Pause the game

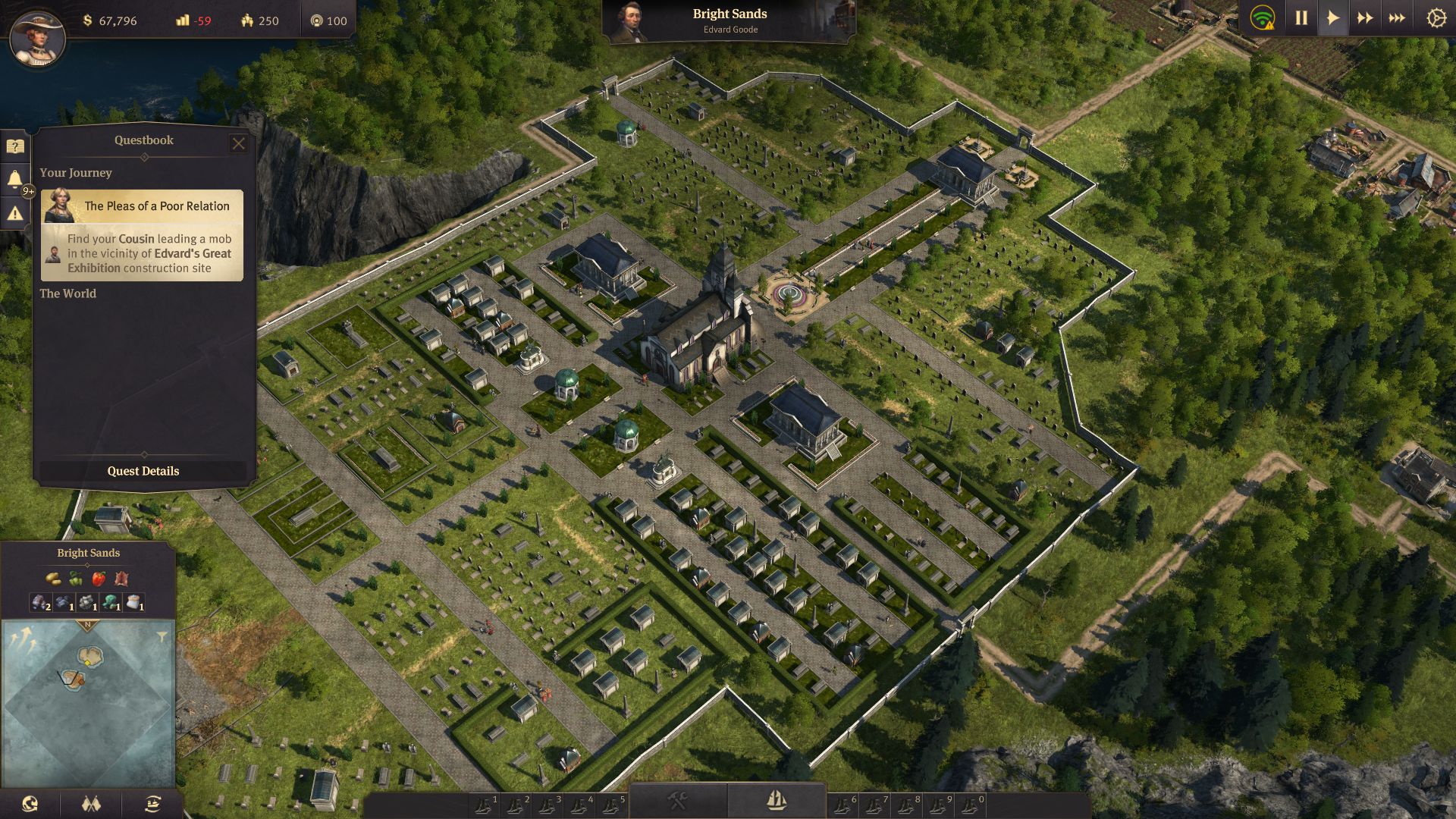click(1301, 18)
